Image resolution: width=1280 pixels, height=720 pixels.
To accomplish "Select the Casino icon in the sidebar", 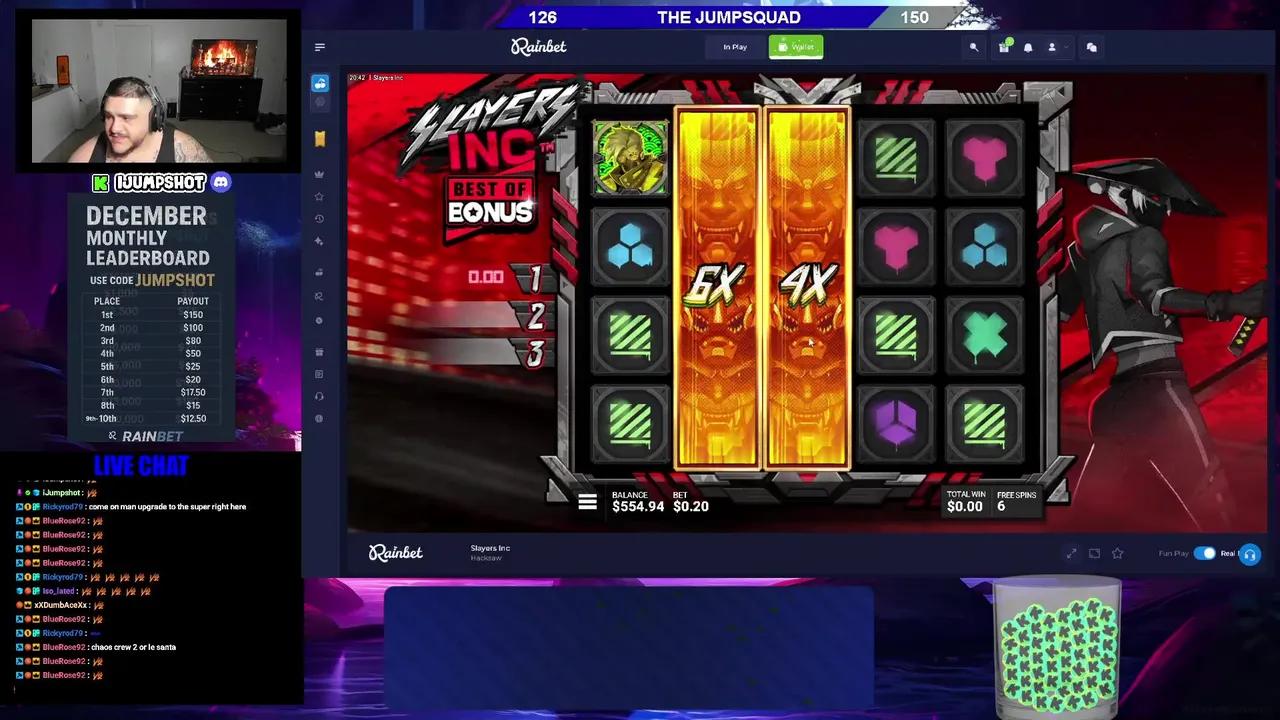I will click(320, 83).
